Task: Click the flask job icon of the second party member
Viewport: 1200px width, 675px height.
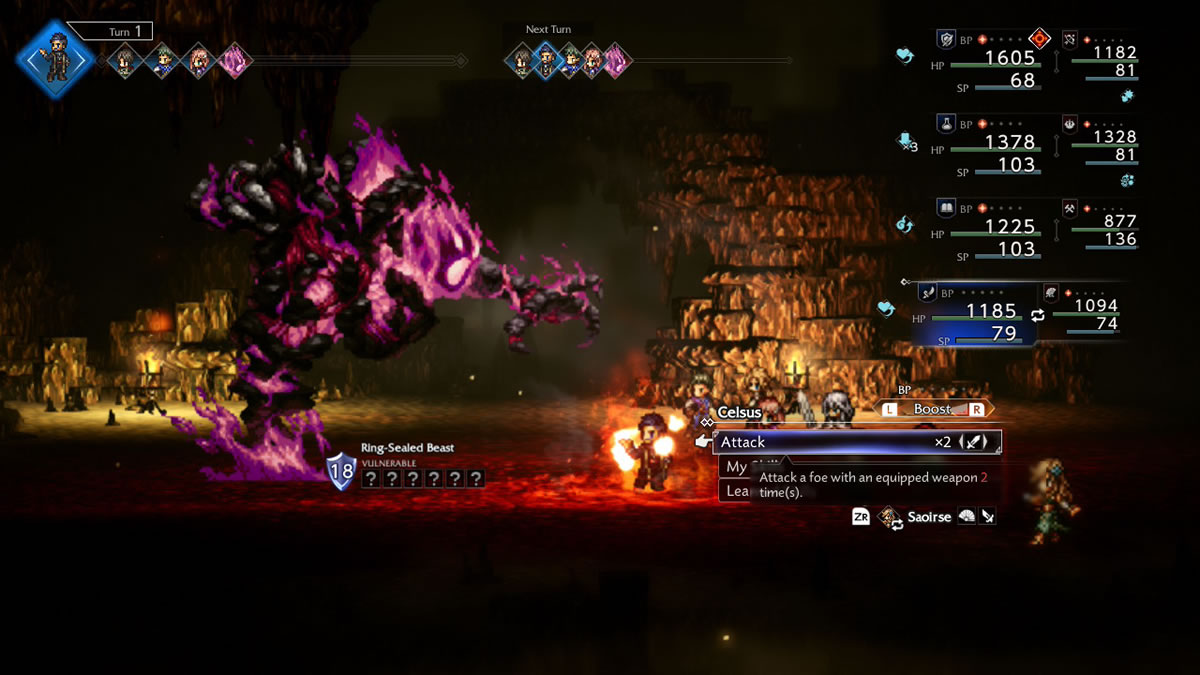Action: (x=946, y=124)
